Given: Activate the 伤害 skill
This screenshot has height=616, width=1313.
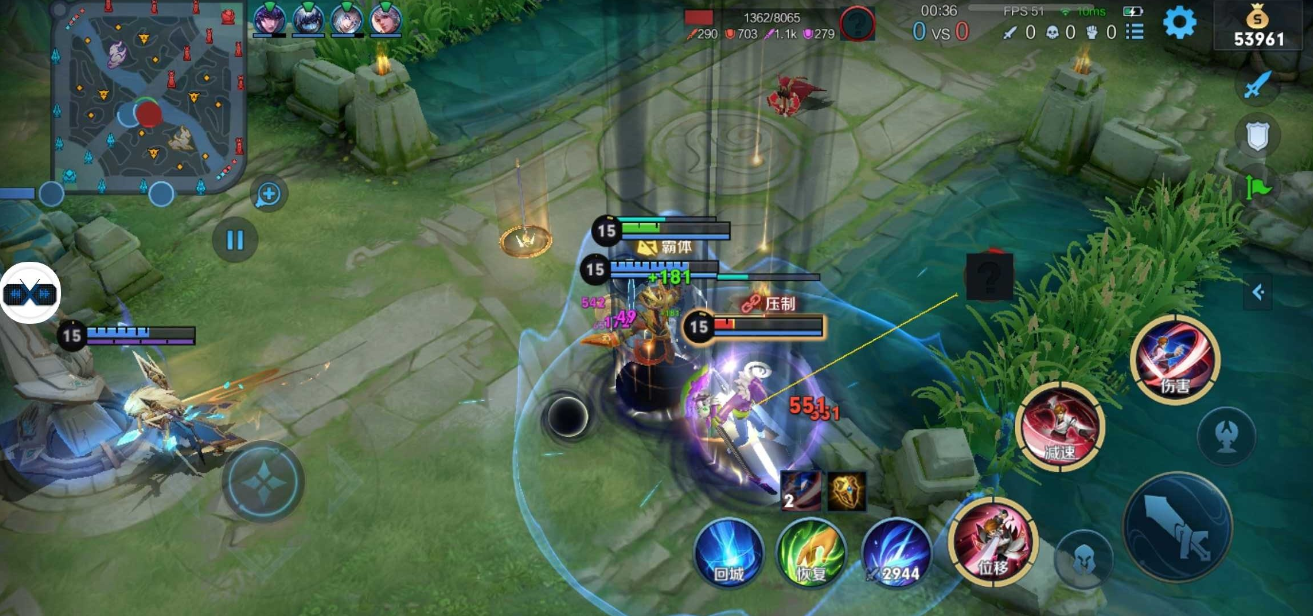Looking at the screenshot, I should [1175, 358].
